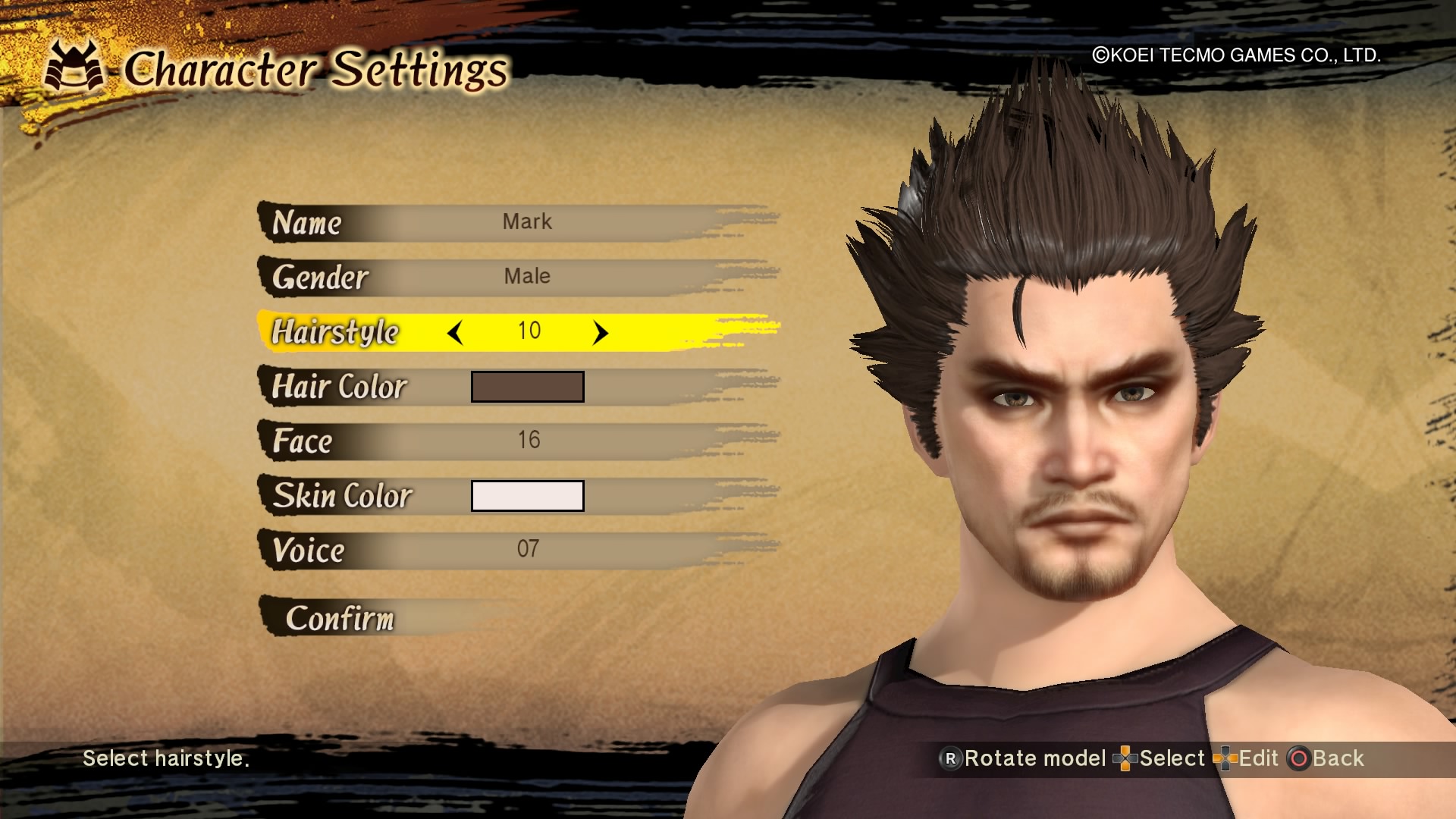Click the Select hairstyle hint text
This screenshot has width=1456, height=819.
pos(167,759)
